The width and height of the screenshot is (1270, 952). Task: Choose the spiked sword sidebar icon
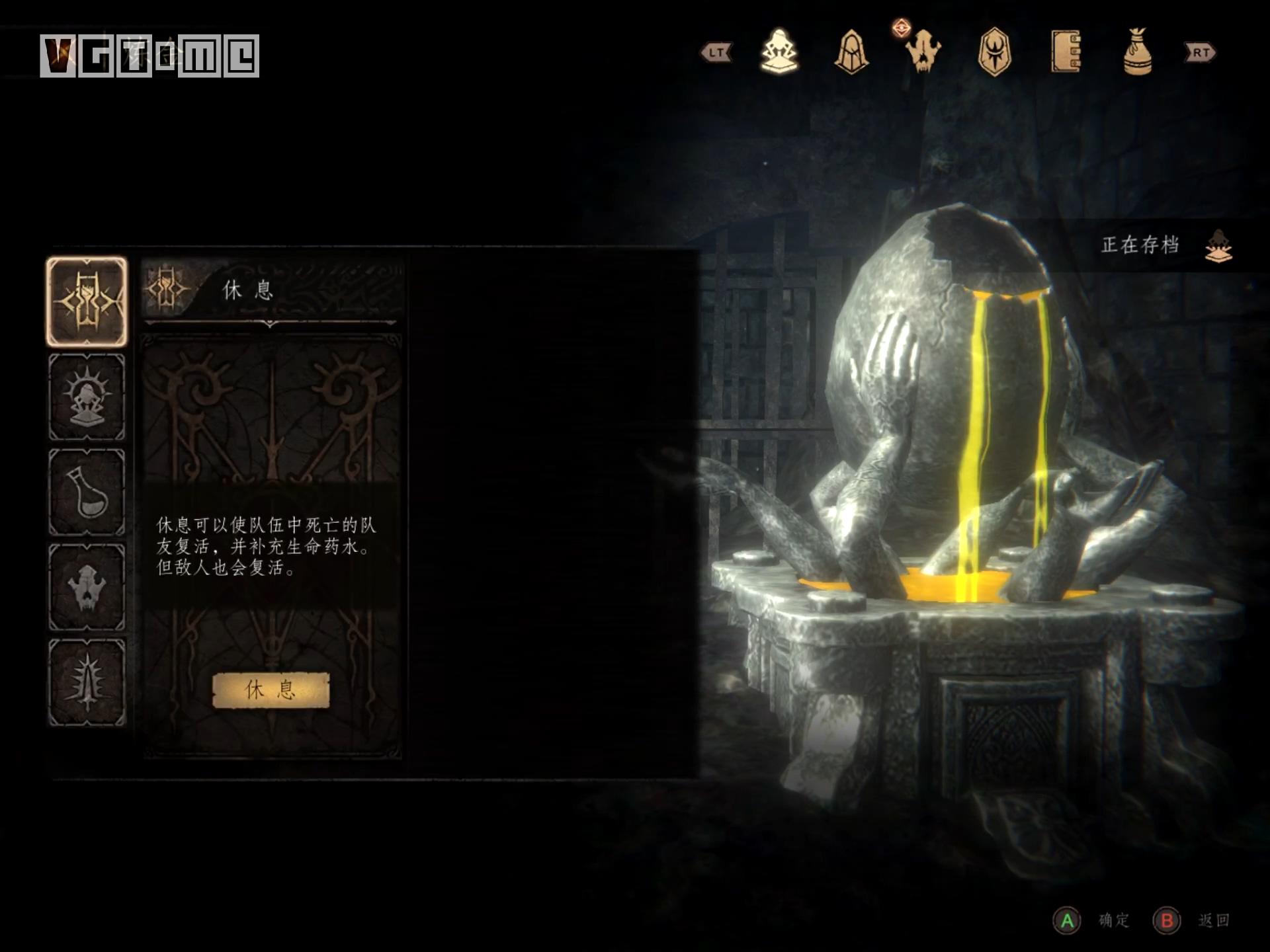(x=87, y=683)
